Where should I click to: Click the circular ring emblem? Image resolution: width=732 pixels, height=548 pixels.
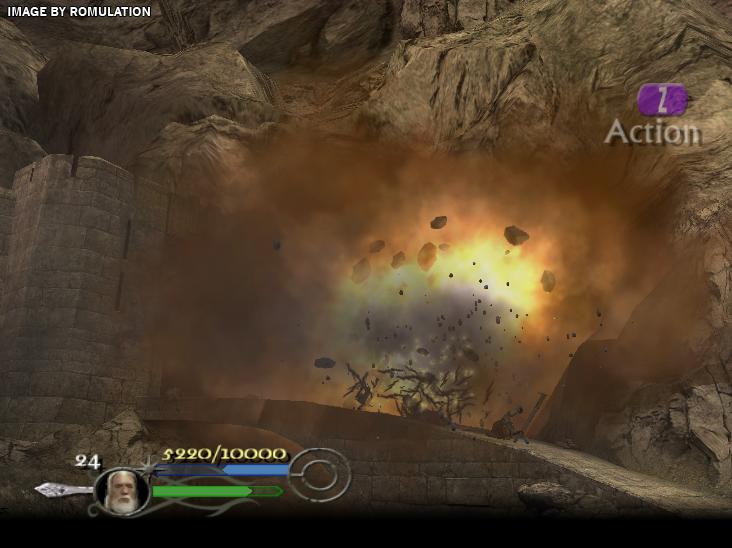pyautogui.click(x=320, y=475)
